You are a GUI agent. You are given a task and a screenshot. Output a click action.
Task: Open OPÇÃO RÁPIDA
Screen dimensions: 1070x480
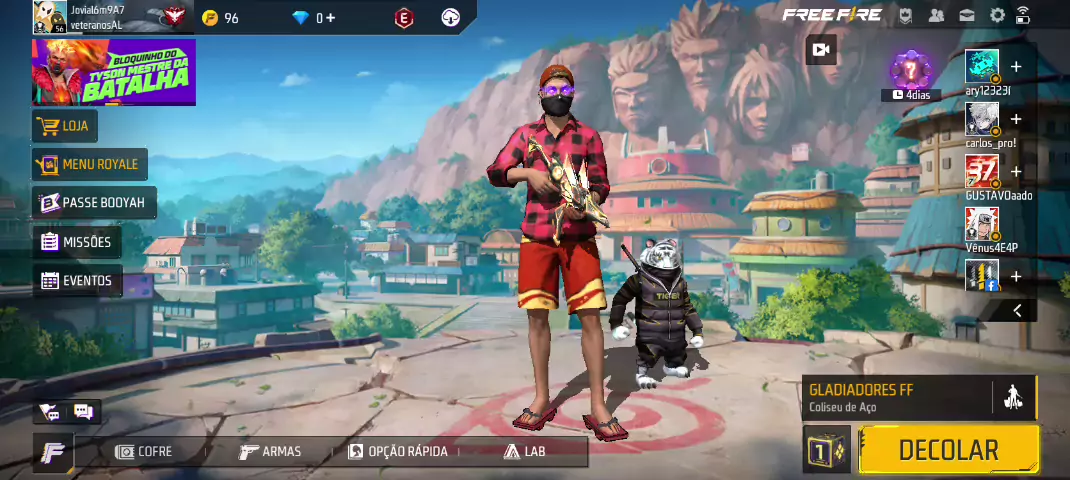tap(398, 452)
